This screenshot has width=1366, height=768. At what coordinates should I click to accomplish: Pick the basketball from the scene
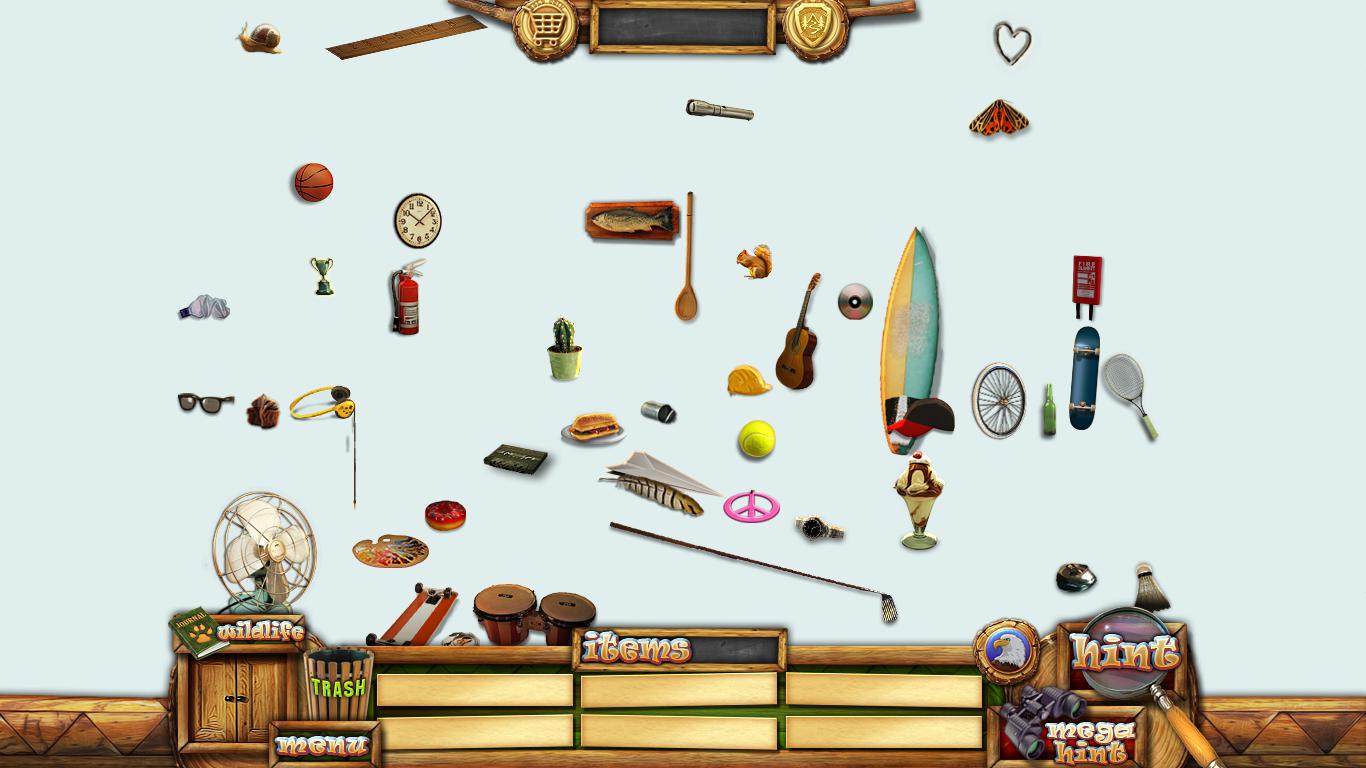coord(313,183)
